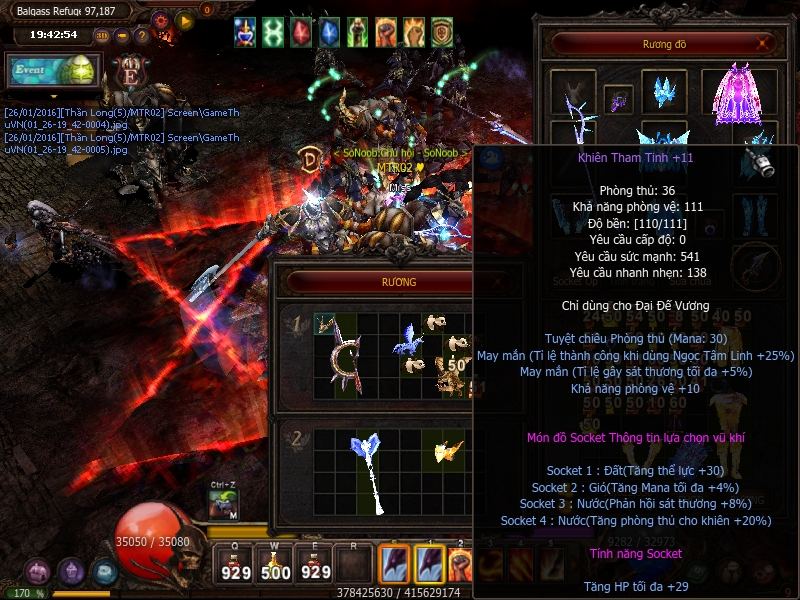Toggle the 3D view button
Viewport: 800px width, 600px height.
coord(102,36)
